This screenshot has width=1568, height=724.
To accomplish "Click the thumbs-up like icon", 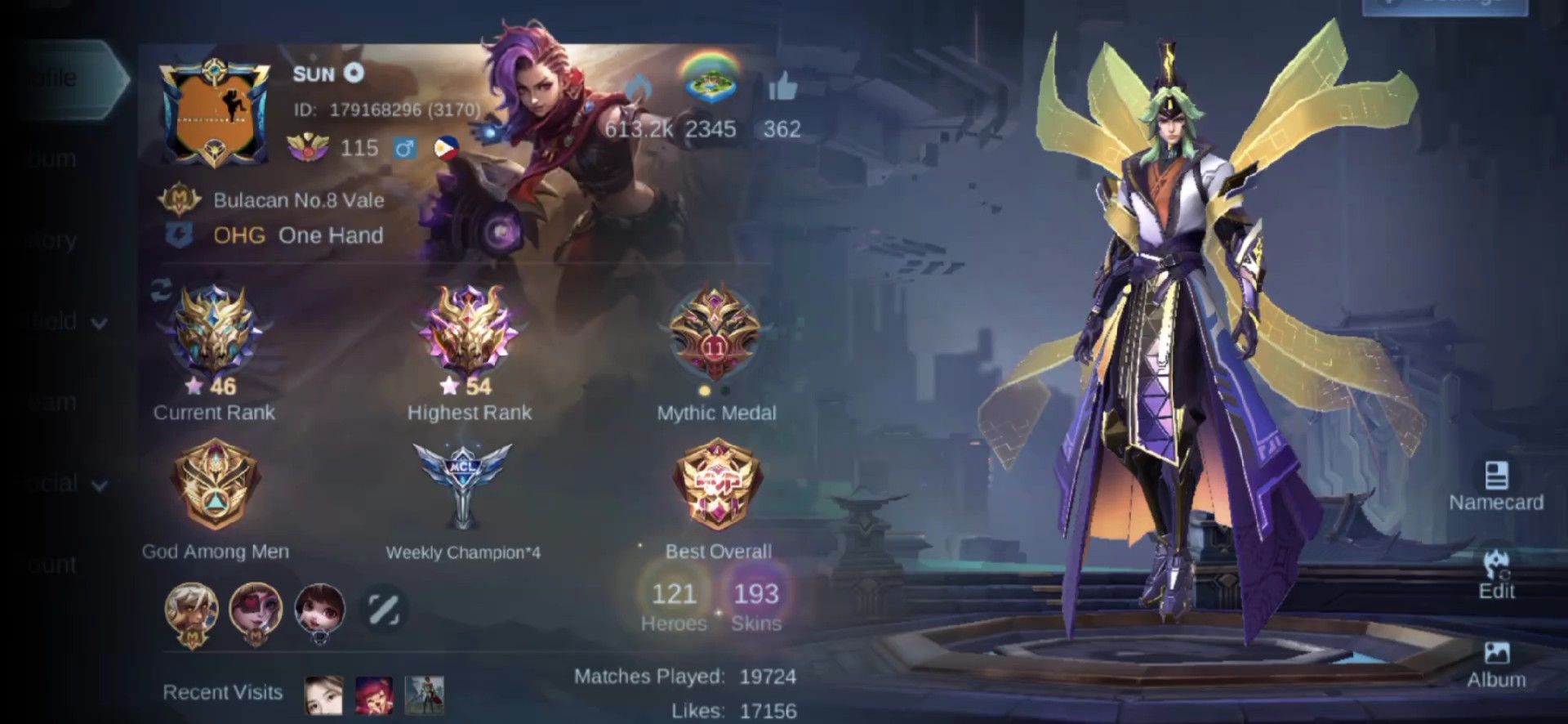I will point(782,87).
